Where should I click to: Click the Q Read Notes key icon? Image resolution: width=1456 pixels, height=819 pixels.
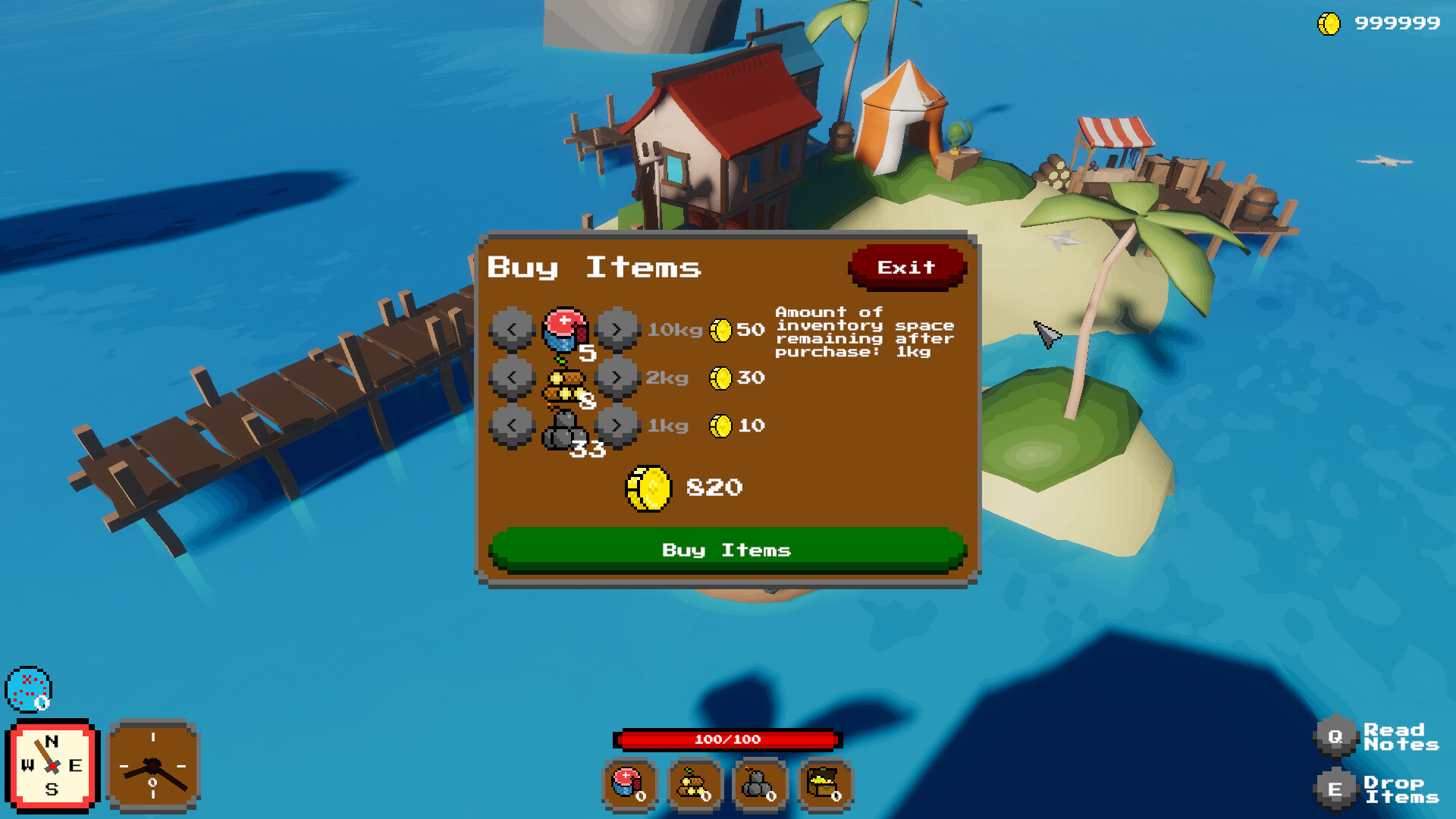tap(1337, 735)
